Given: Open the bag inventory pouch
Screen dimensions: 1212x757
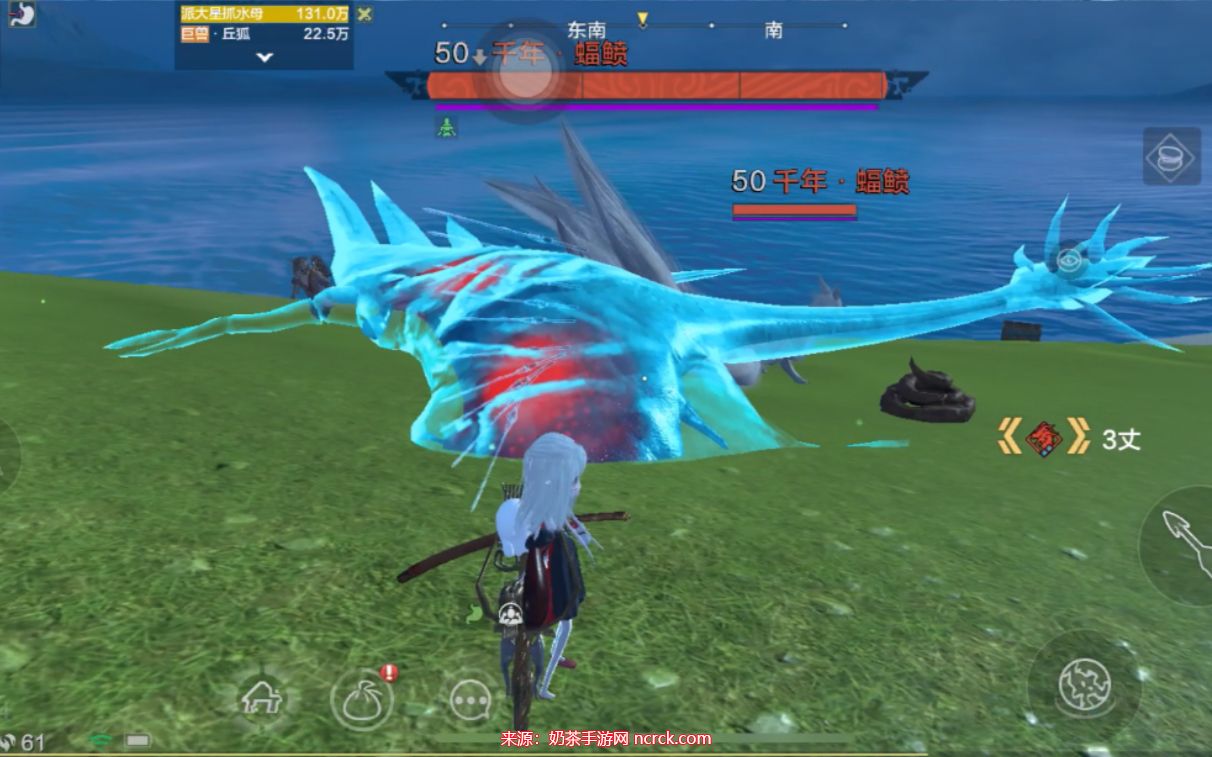Looking at the screenshot, I should 361,699.
